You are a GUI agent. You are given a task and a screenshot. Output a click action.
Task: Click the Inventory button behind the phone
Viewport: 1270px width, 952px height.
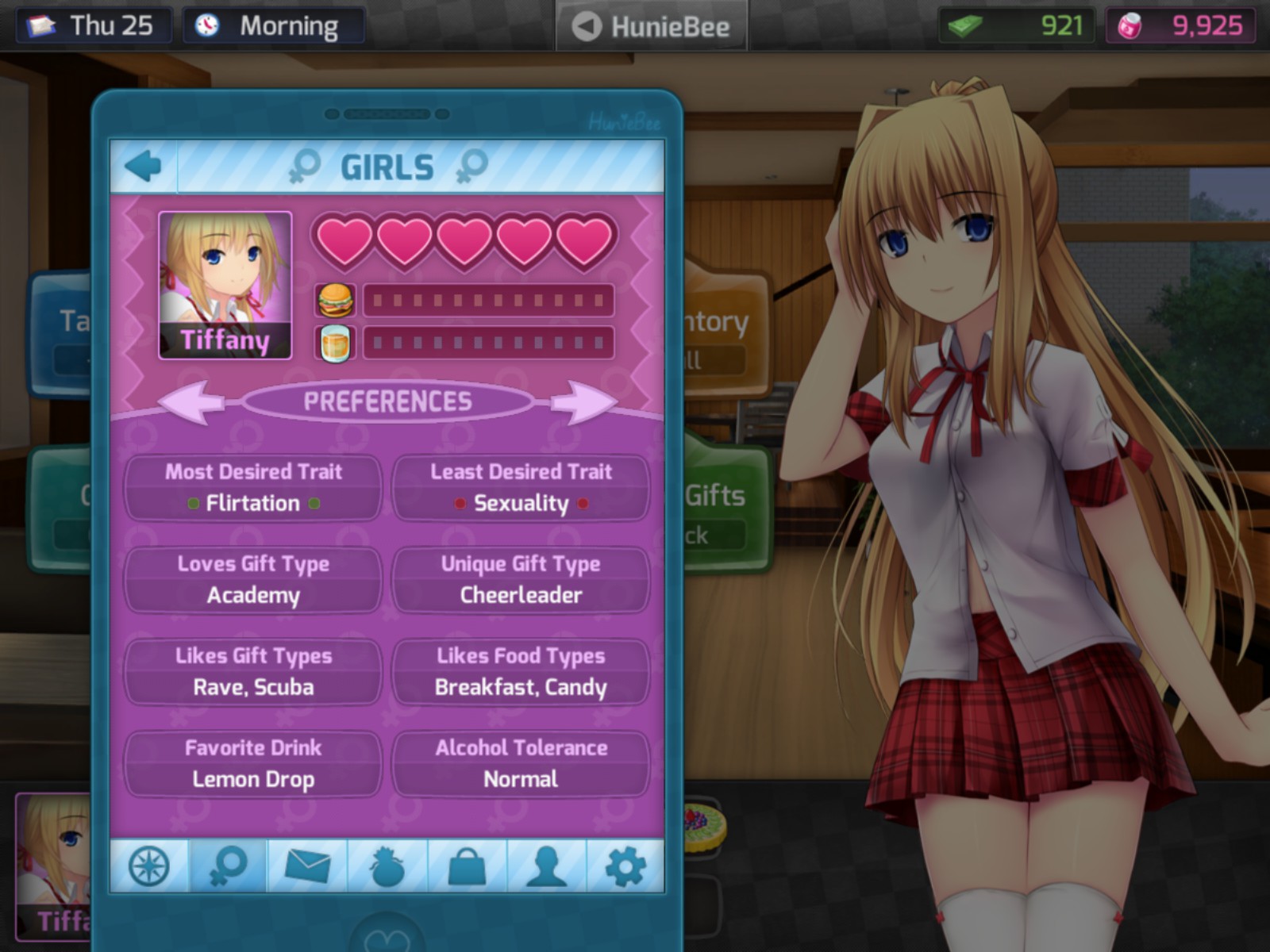[x=724, y=333]
